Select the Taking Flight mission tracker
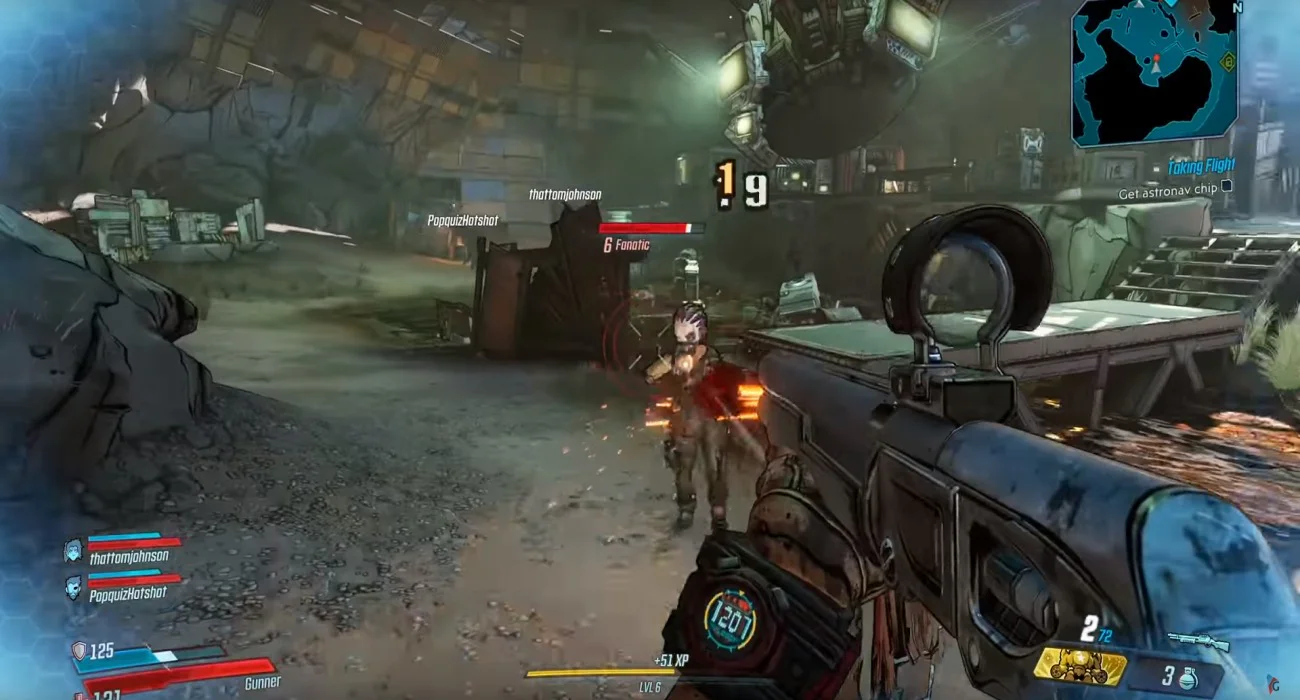This screenshot has width=1300, height=700. pyautogui.click(x=1201, y=167)
